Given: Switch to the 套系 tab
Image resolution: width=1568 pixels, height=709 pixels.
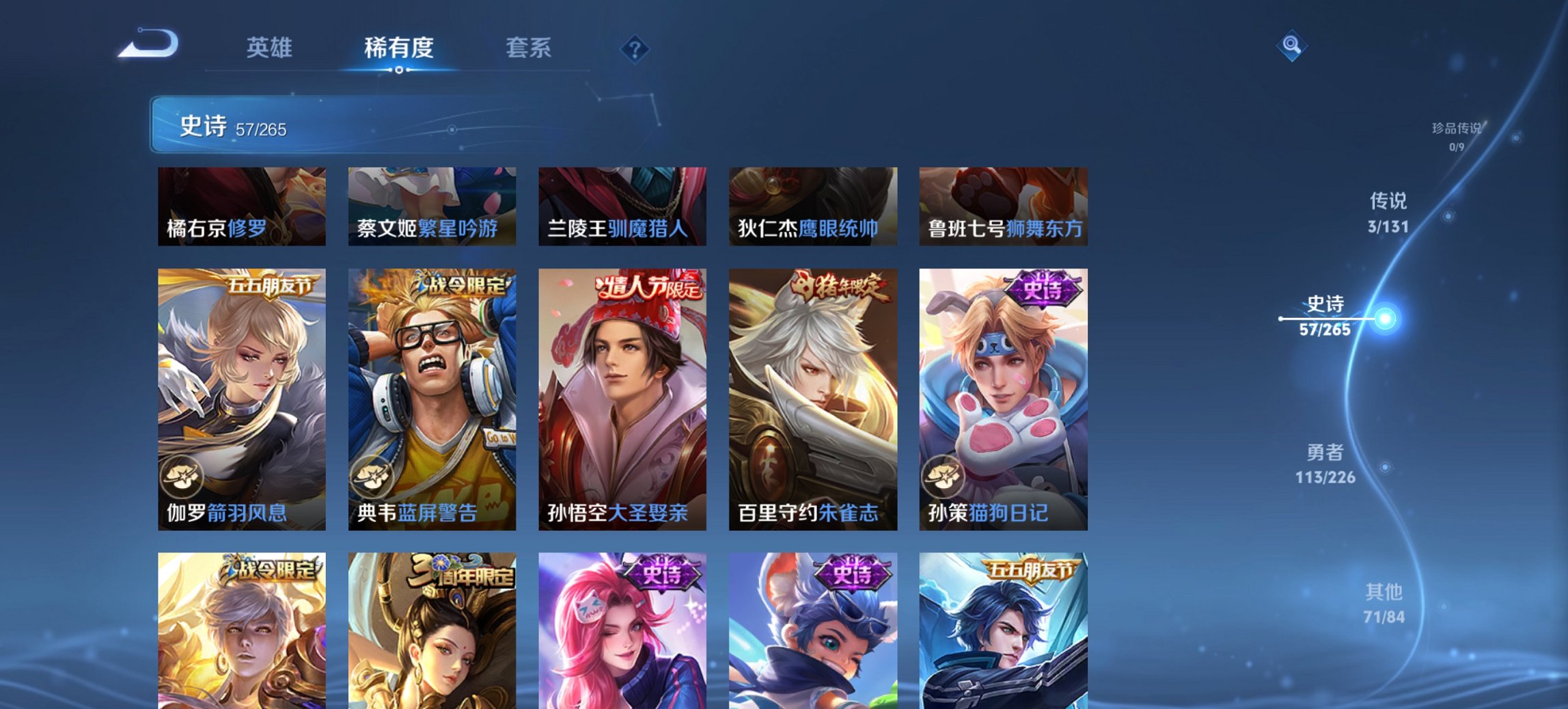Looking at the screenshot, I should tap(528, 48).
